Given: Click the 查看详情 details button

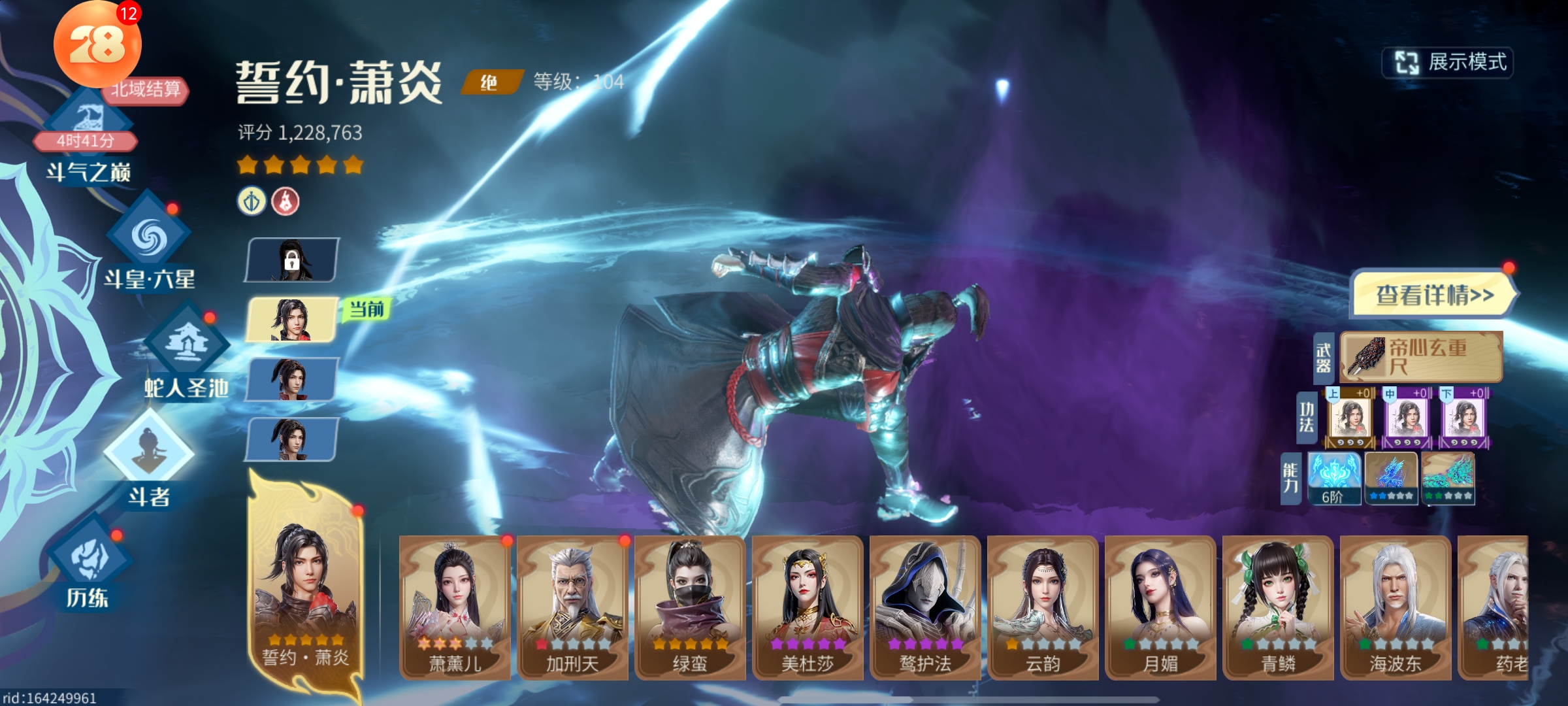Looking at the screenshot, I should [x=1434, y=295].
